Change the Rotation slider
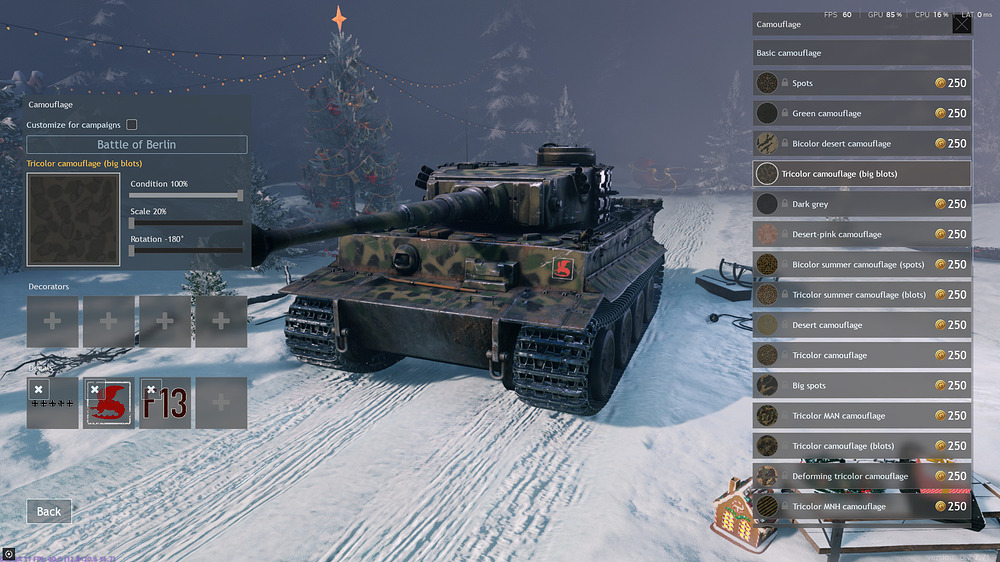Image resolution: width=1000 pixels, height=562 pixels. (186, 250)
